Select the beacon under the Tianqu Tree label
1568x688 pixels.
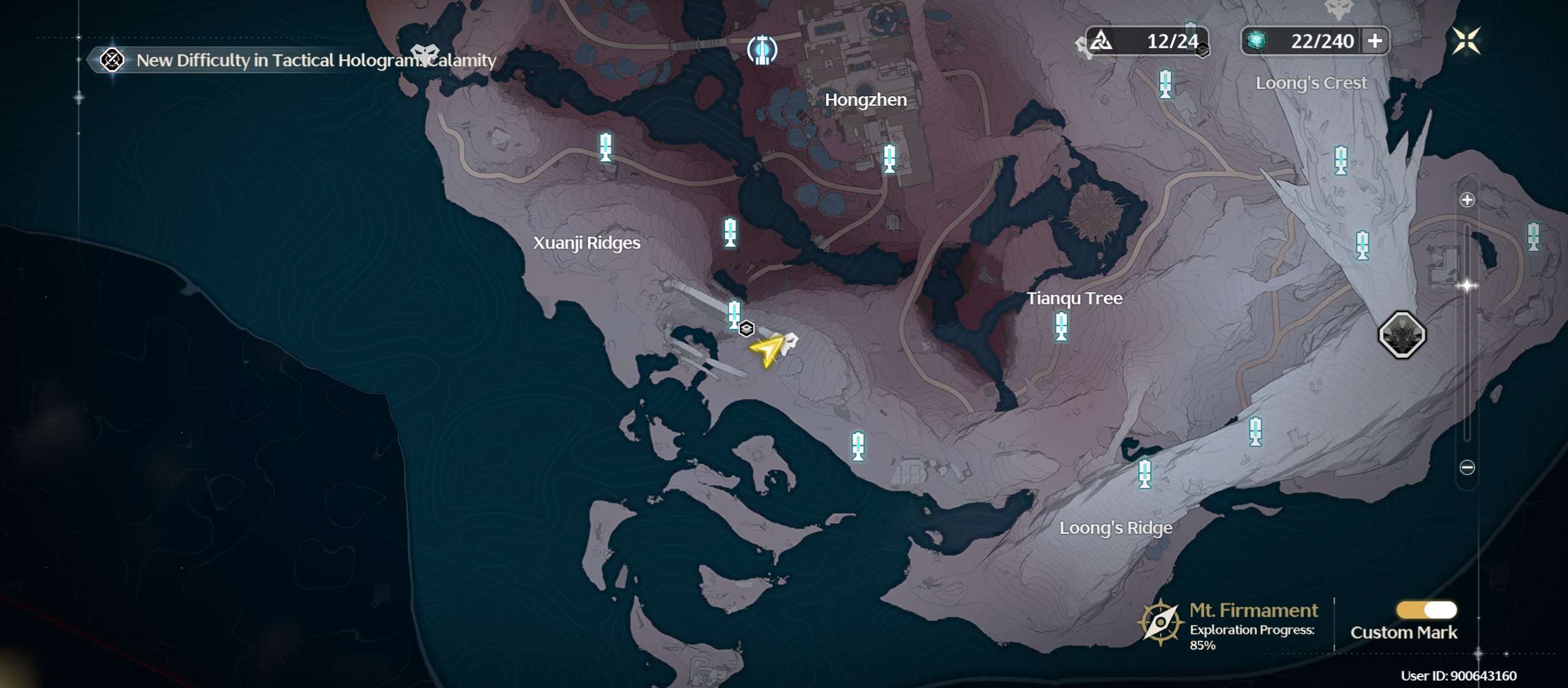click(1061, 326)
